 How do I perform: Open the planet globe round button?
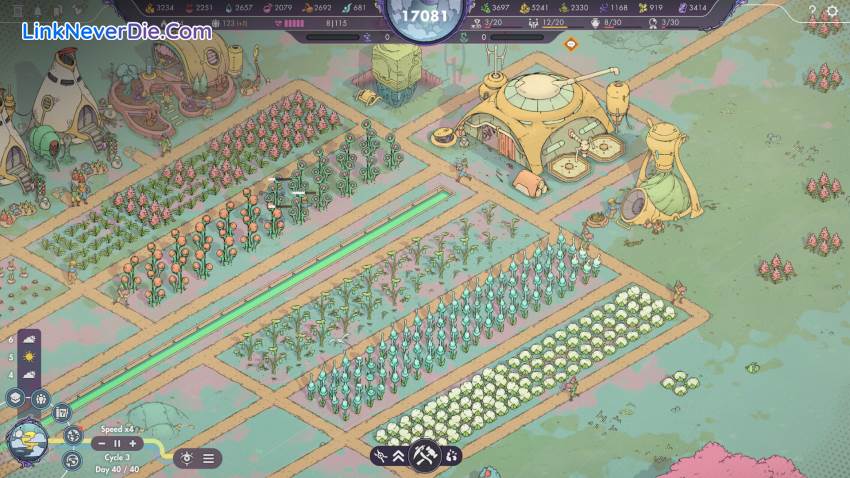pyautogui.click(x=74, y=434)
